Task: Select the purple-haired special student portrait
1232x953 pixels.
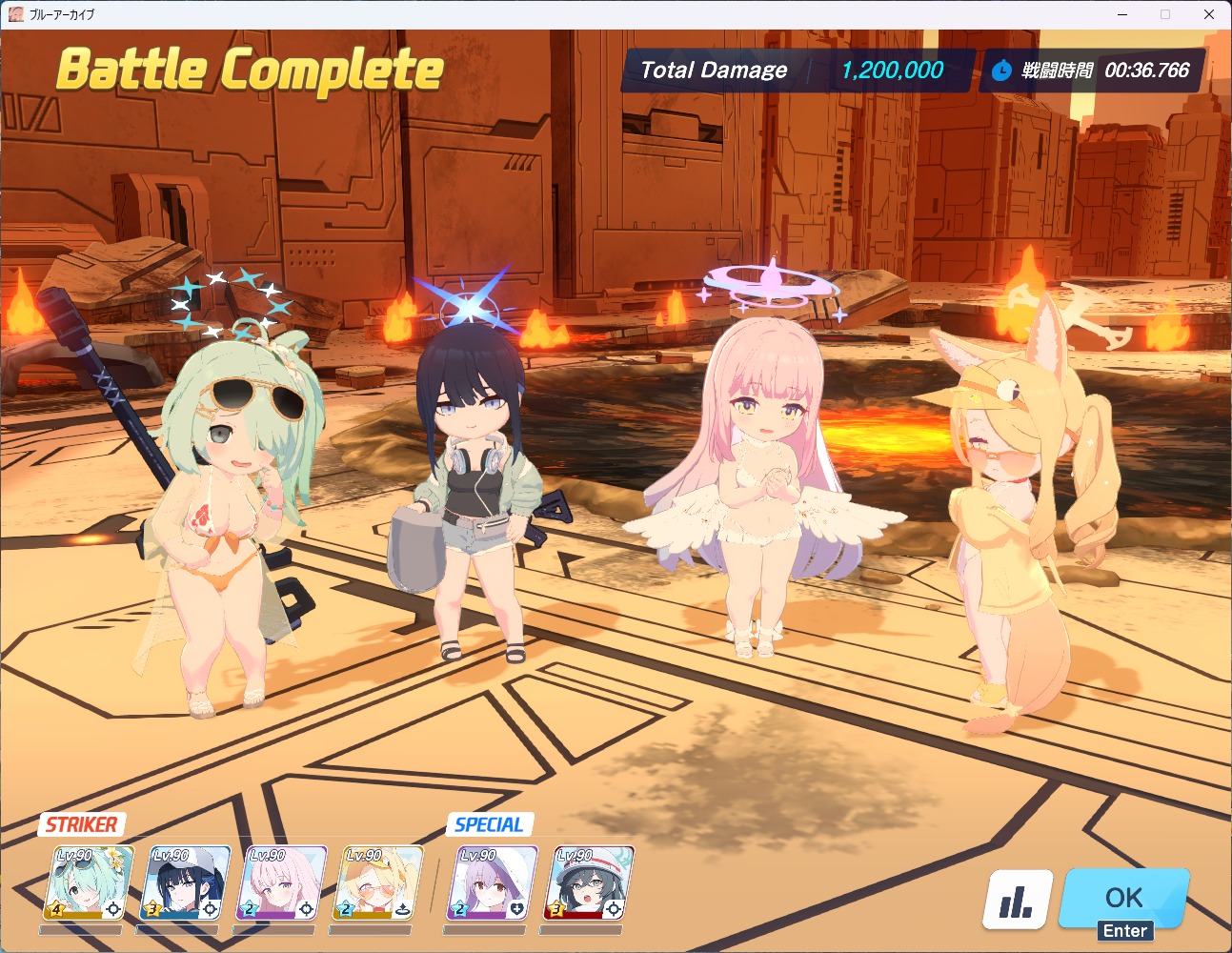Action: pyautogui.click(x=492, y=883)
